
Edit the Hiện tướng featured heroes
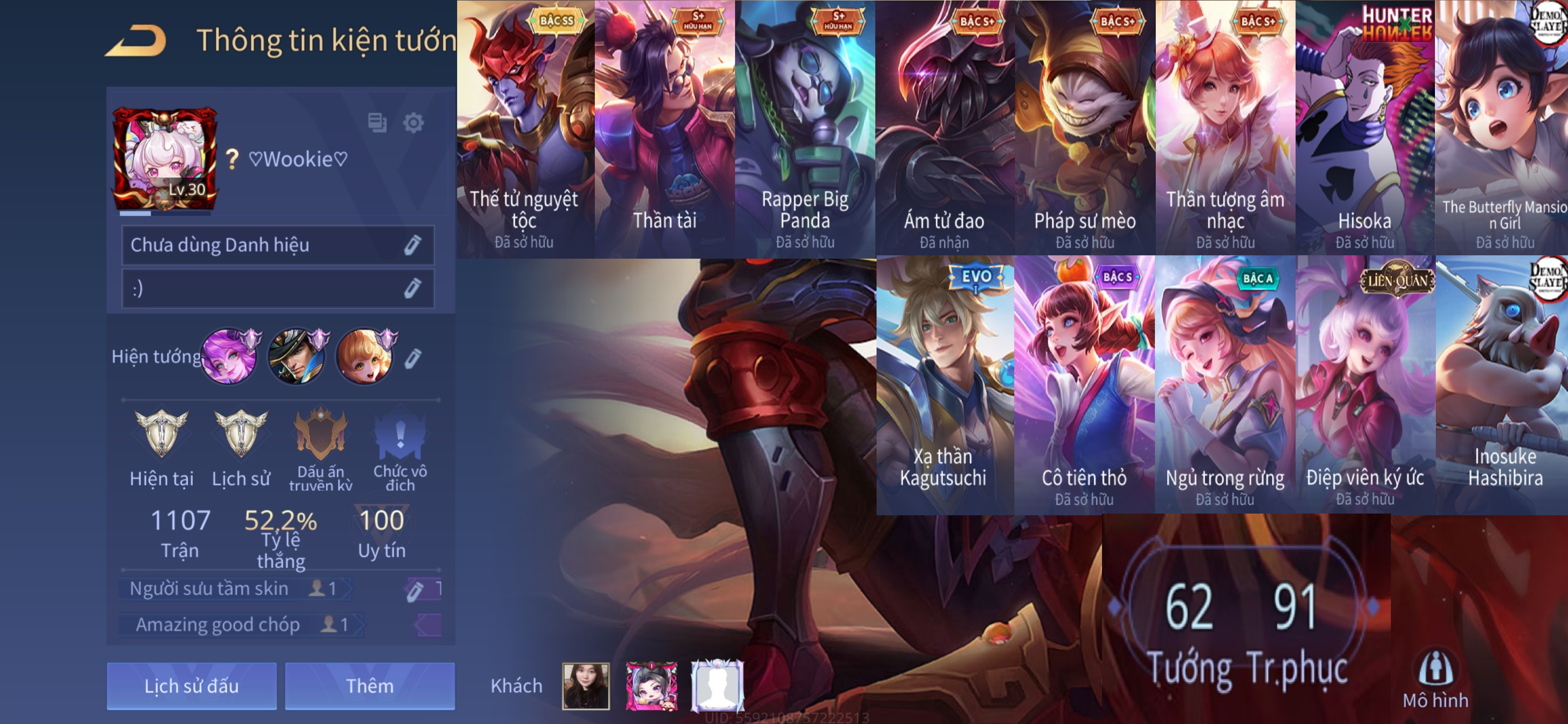(413, 358)
